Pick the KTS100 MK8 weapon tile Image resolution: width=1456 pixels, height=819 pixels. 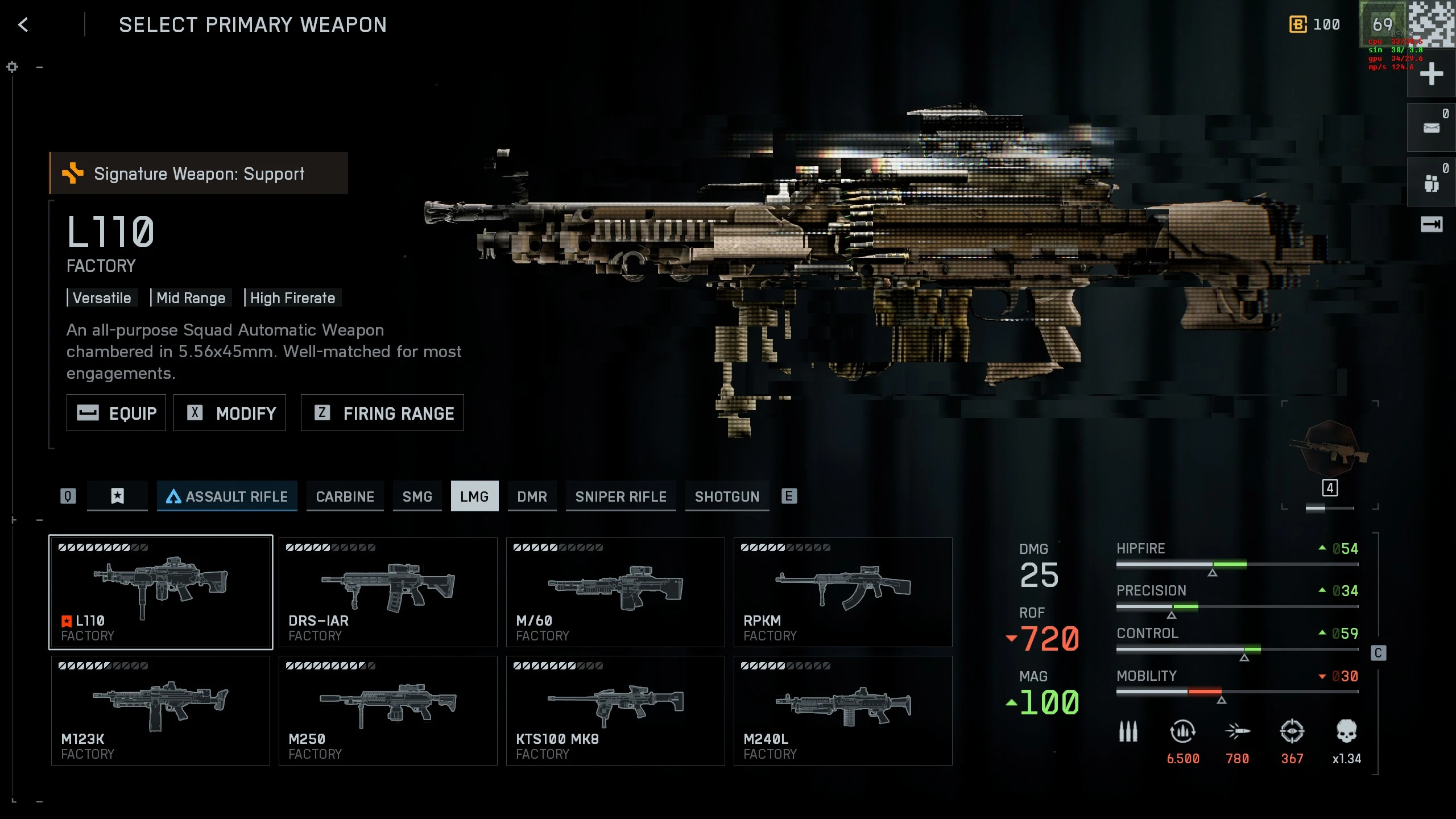[615, 710]
